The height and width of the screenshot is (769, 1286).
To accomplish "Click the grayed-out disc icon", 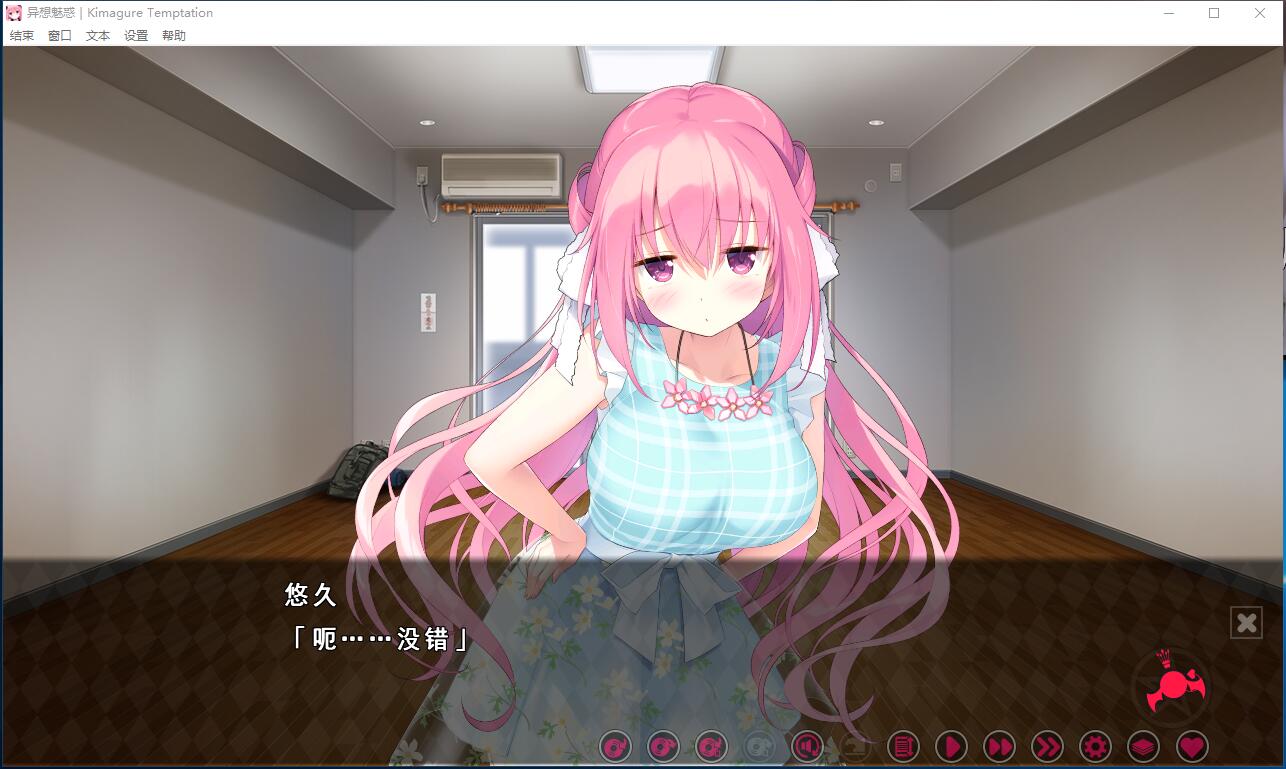I will click(x=757, y=746).
